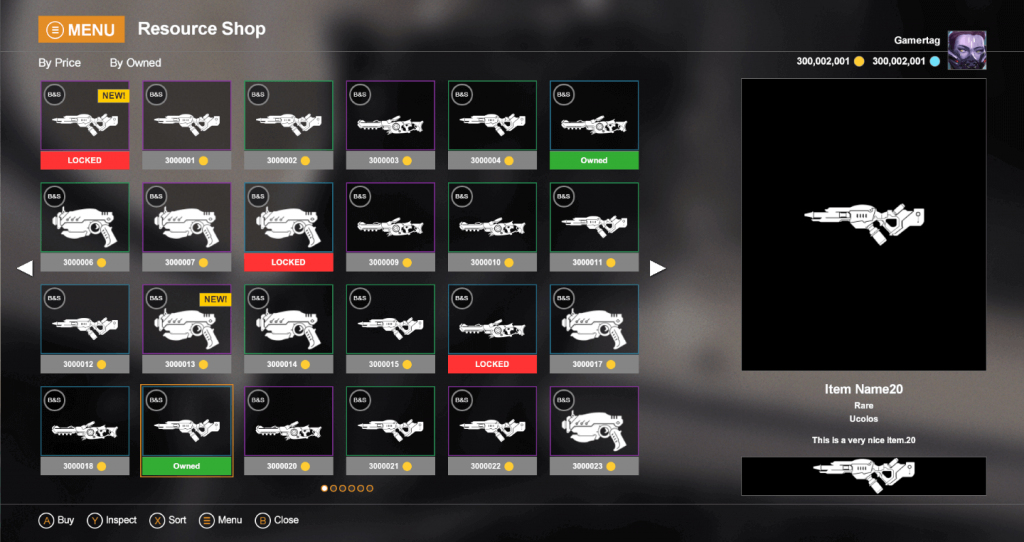Choose the weapon priced 3000006
This screenshot has height=542, width=1024.
85,219
